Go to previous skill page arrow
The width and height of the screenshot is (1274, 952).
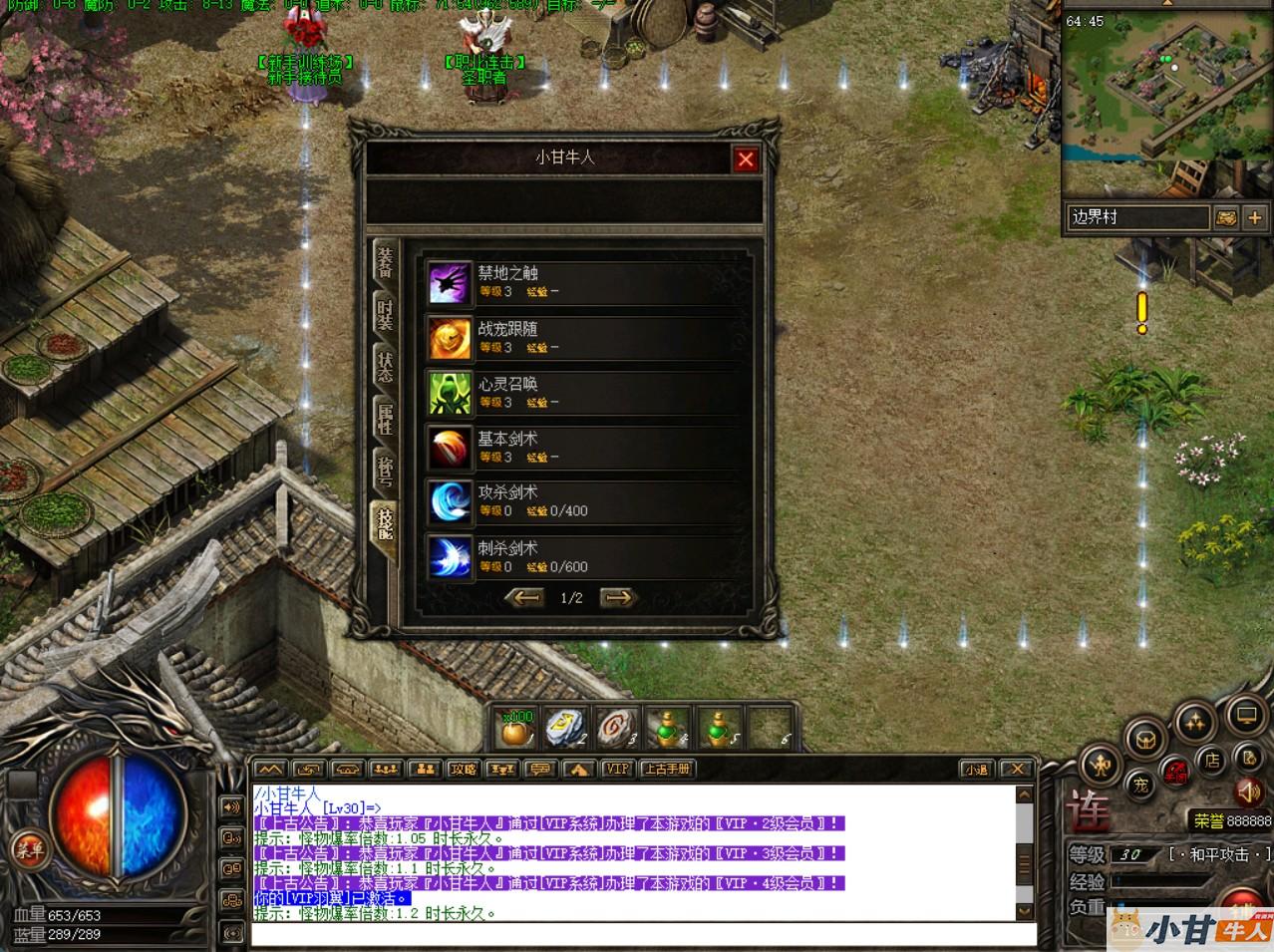pyautogui.click(x=524, y=597)
